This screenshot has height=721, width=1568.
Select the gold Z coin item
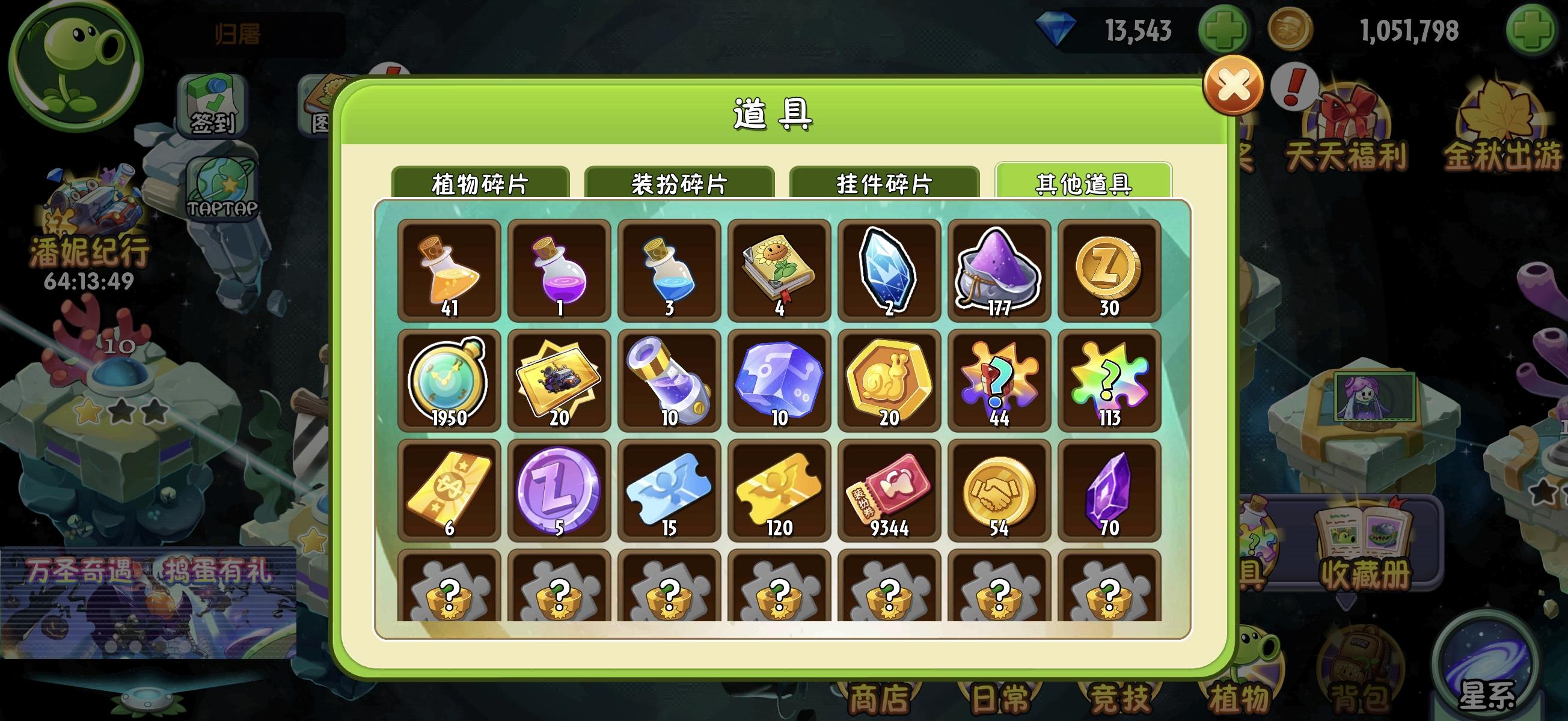pos(1108,271)
